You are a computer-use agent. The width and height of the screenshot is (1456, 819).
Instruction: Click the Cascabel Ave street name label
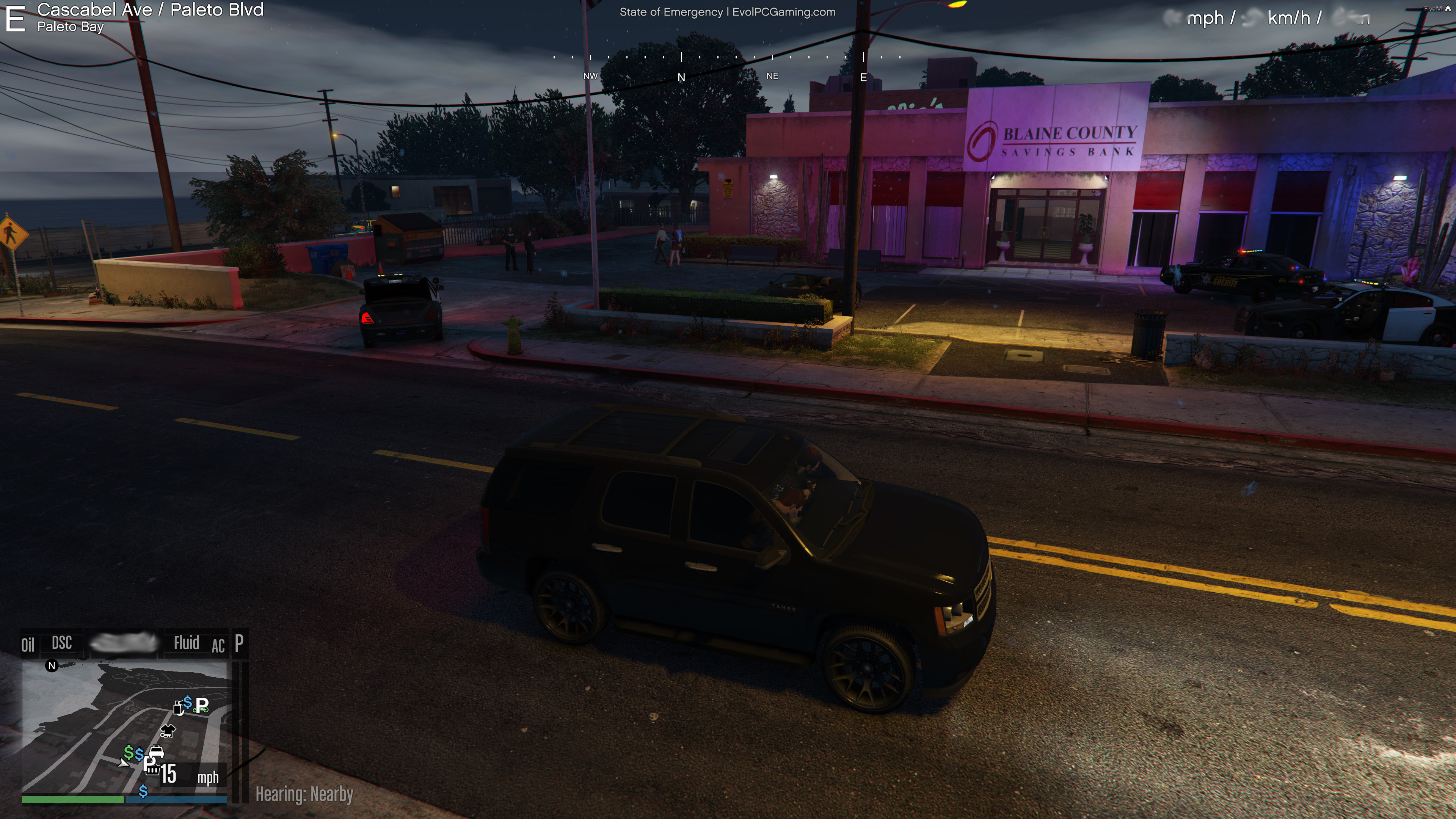(x=94, y=9)
